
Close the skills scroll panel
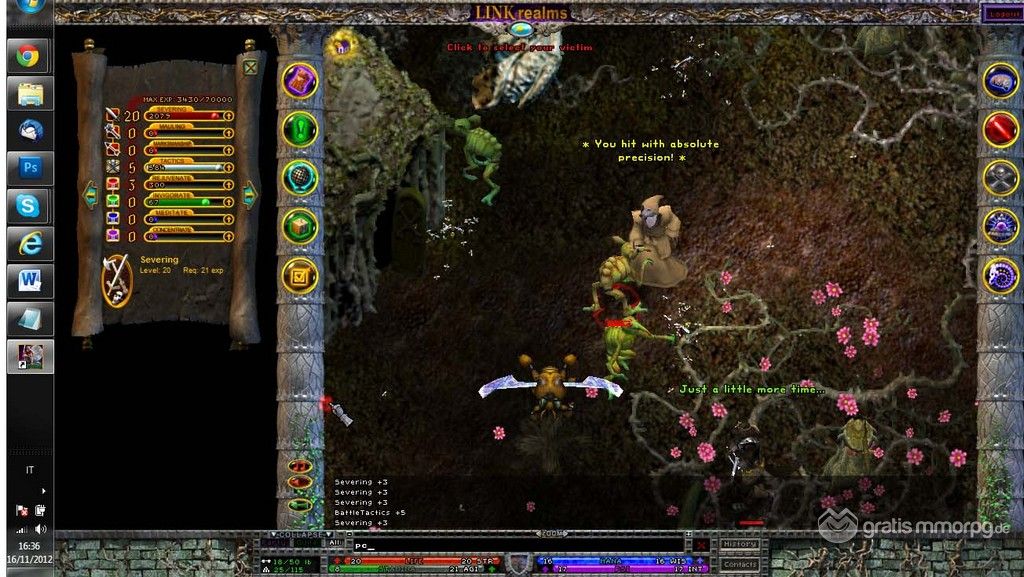click(x=250, y=68)
